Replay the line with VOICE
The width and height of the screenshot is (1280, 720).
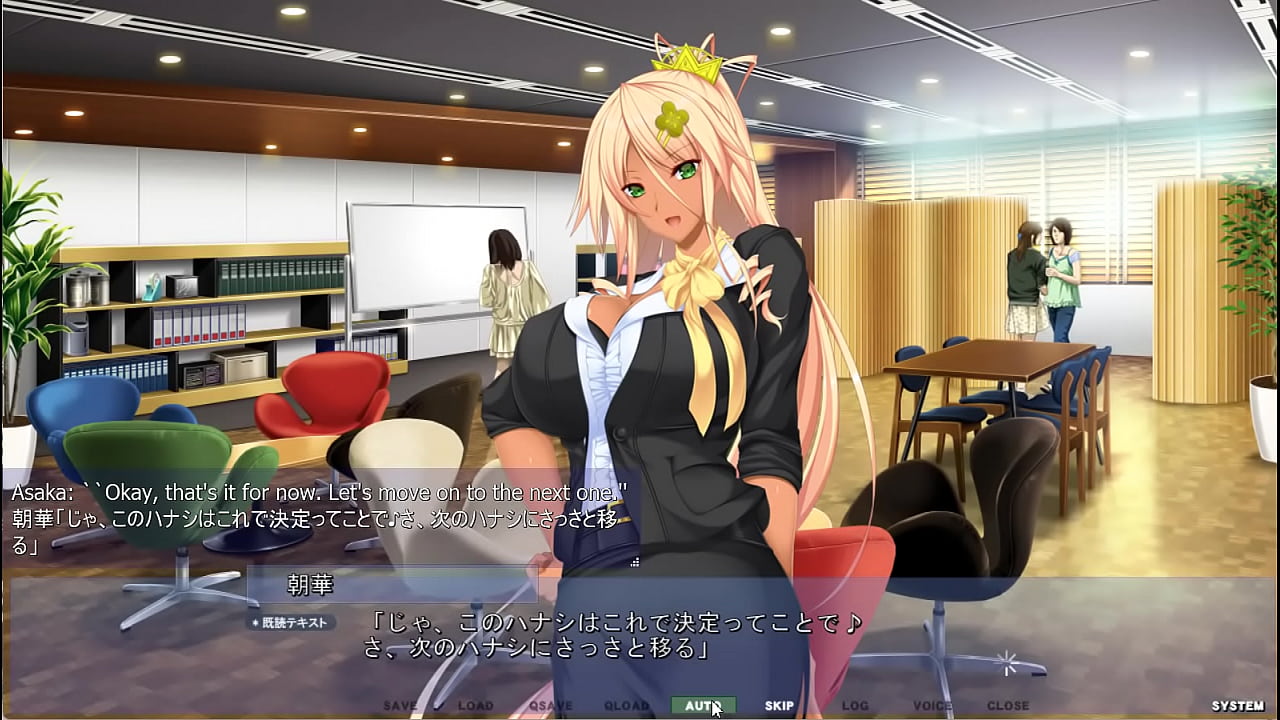coord(932,705)
